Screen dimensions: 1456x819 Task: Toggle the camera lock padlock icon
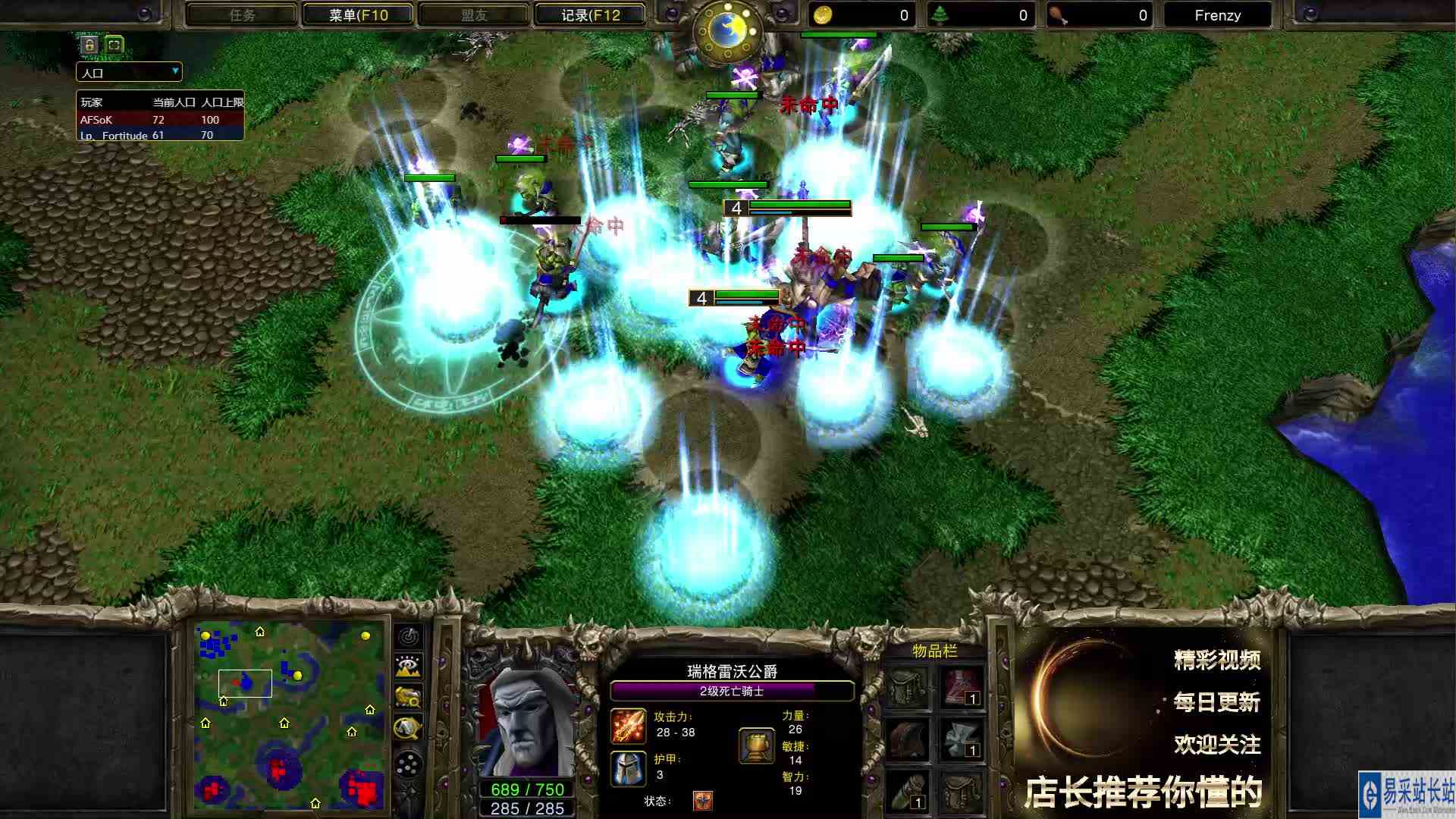89,45
